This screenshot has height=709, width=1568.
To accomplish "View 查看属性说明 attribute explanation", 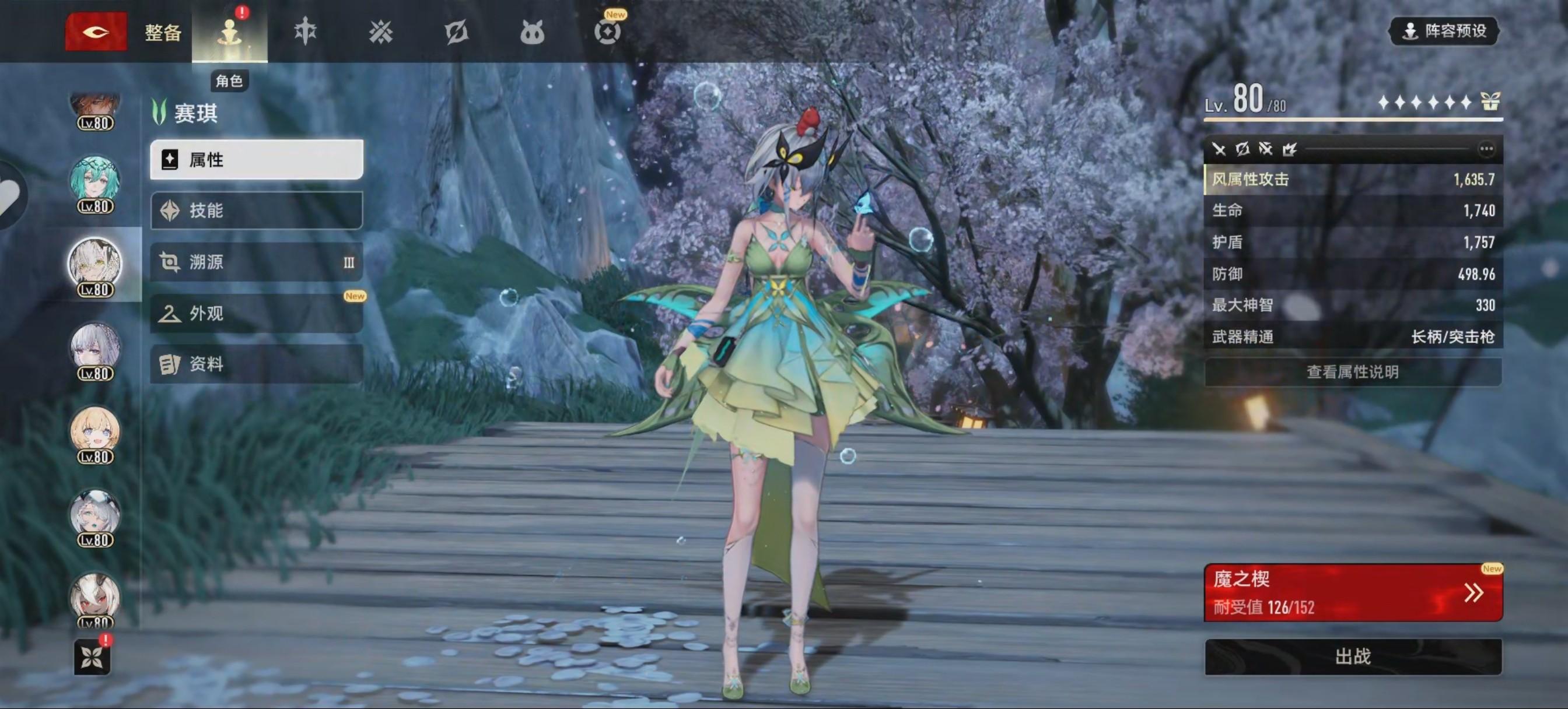I will coord(1353,372).
